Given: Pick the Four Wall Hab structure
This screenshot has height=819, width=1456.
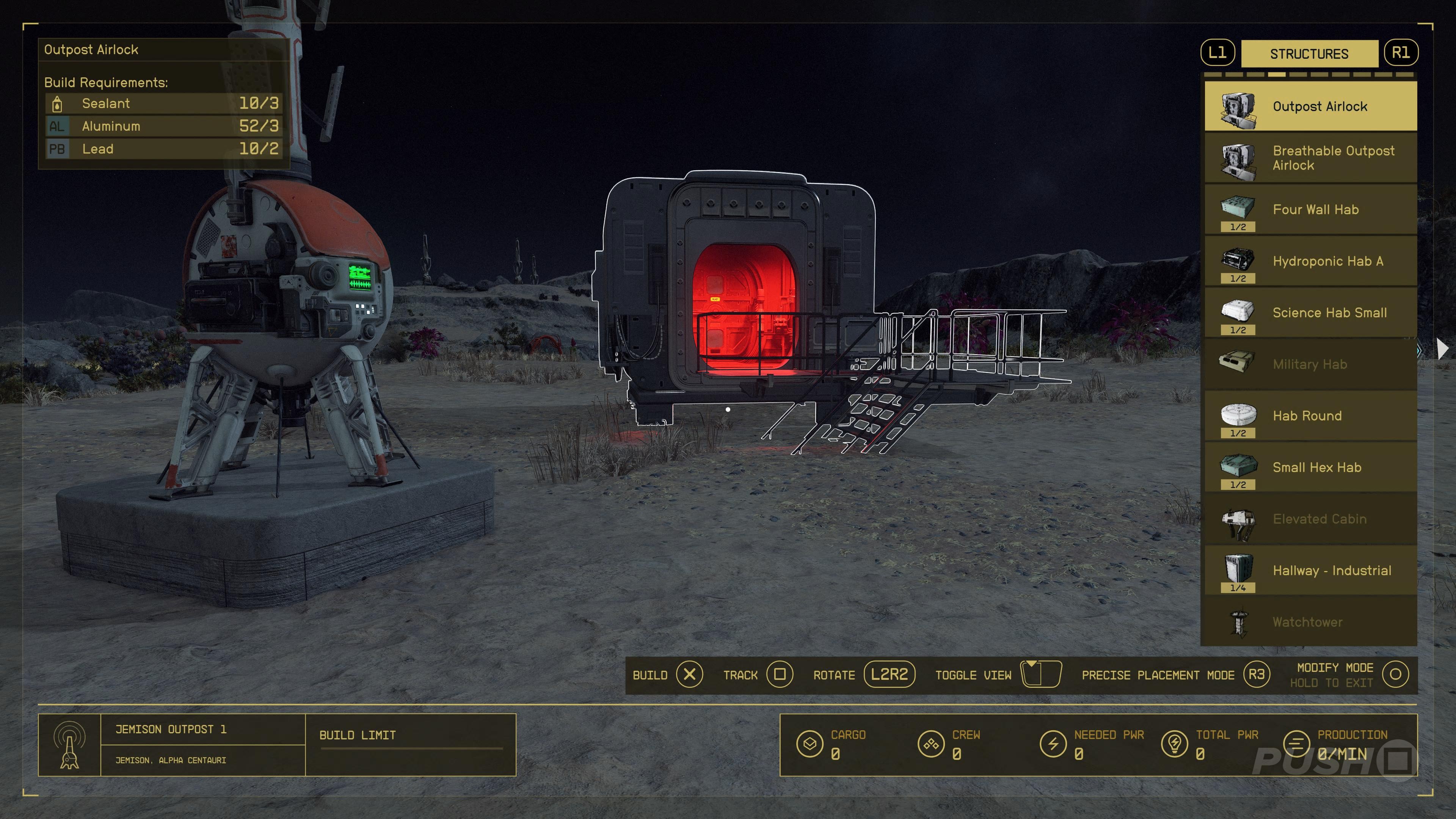Looking at the screenshot, I should coord(1310,210).
